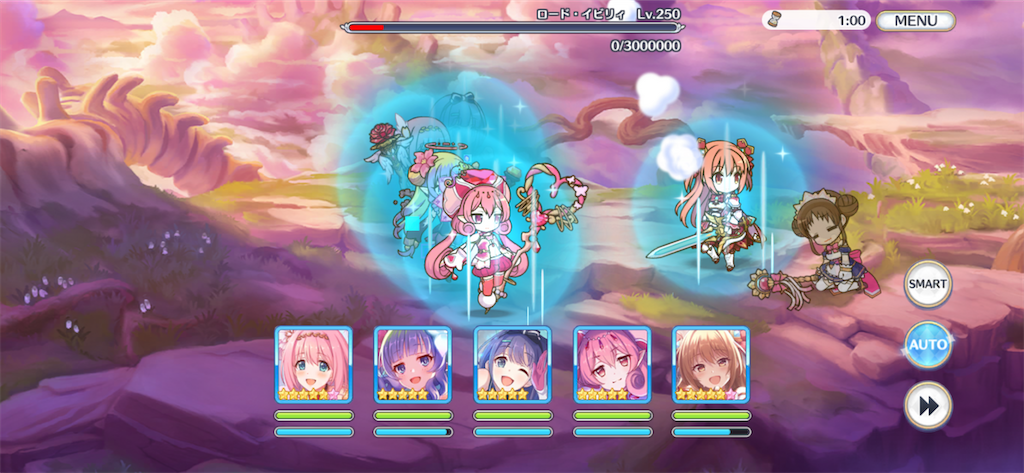Open the battle MENU
The width and height of the screenshot is (1024, 473).
click(x=915, y=20)
